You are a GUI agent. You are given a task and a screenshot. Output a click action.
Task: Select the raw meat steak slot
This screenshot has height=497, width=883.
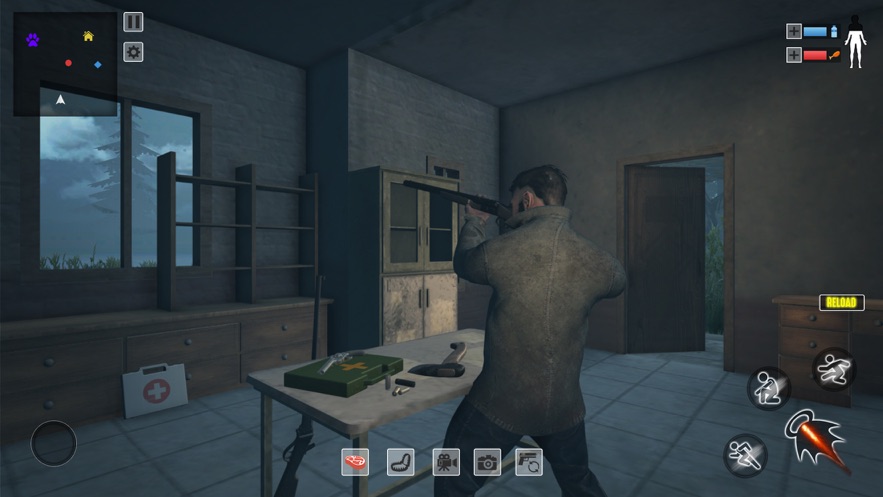click(x=355, y=461)
